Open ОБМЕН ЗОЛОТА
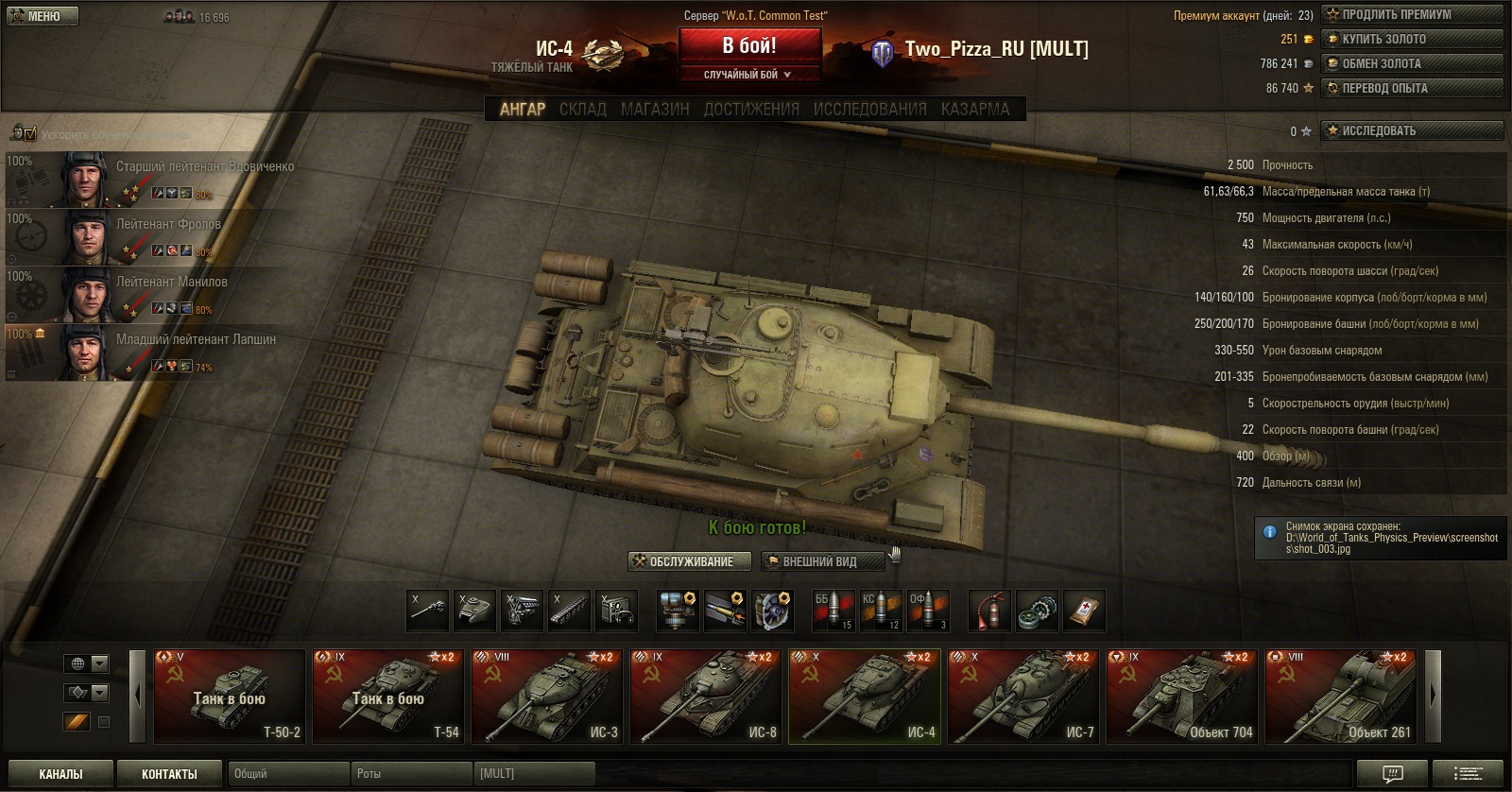The image size is (1512, 792). click(1412, 63)
